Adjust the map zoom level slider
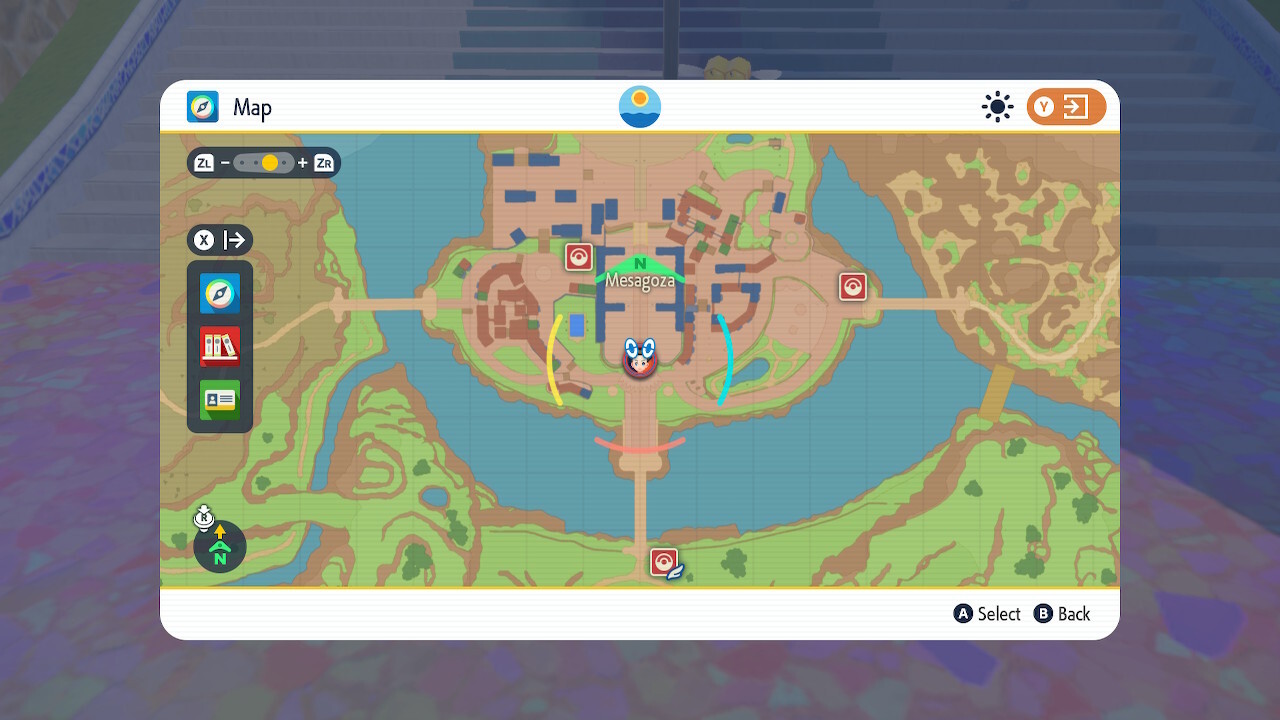 [264, 163]
